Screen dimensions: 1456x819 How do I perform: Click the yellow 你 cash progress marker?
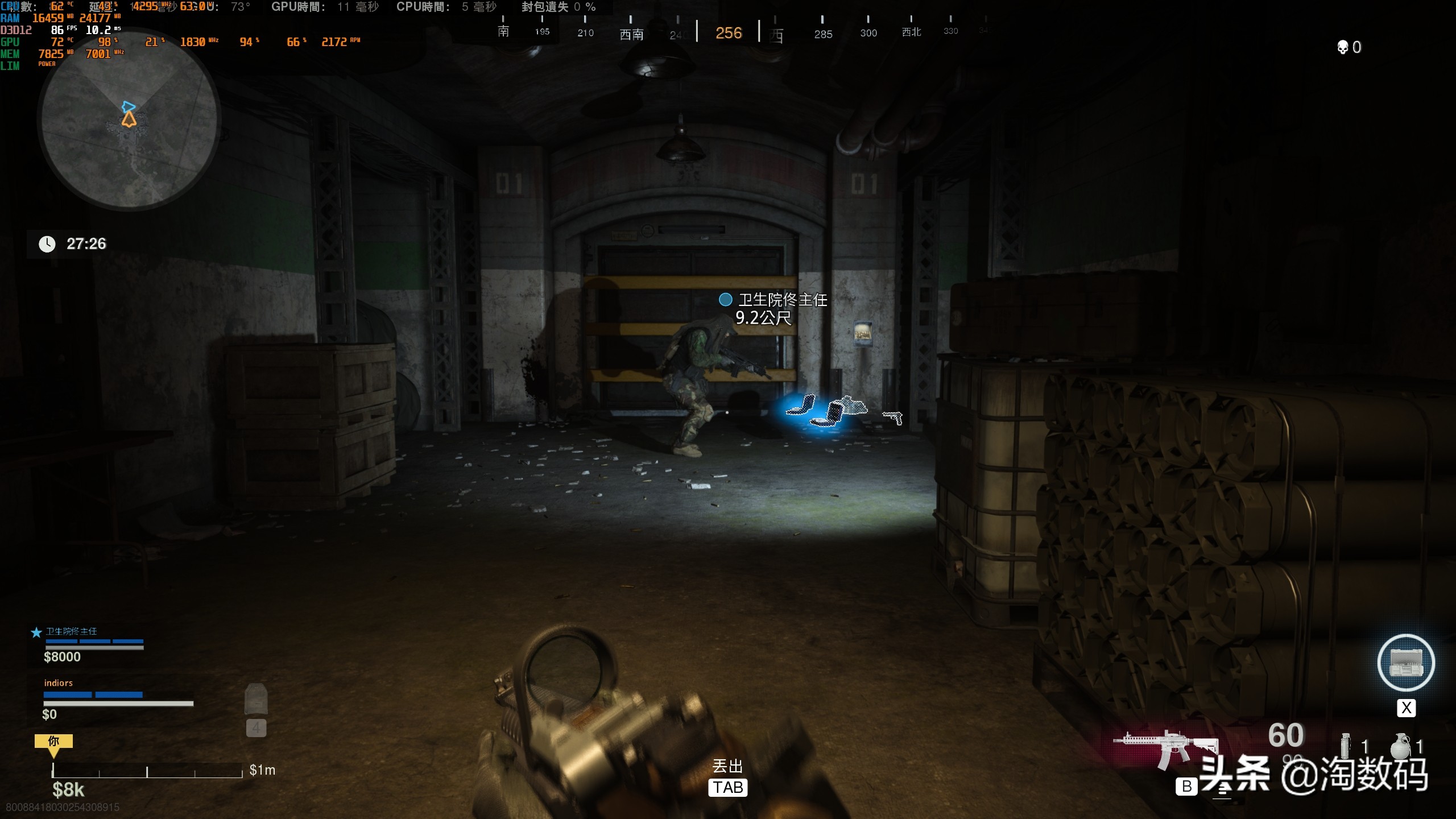click(53, 742)
